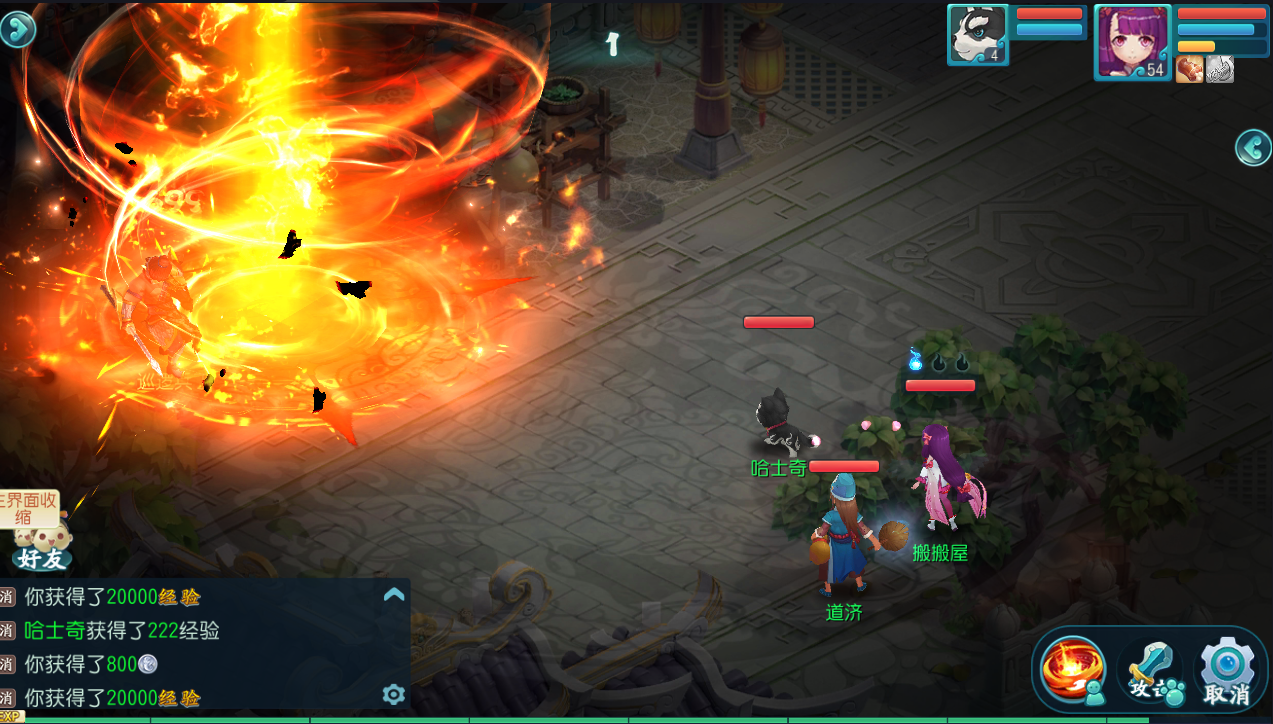Viewport: 1273px width, 724px height.
Task: Click the purple-haired character portrait
Action: [x=1132, y=40]
